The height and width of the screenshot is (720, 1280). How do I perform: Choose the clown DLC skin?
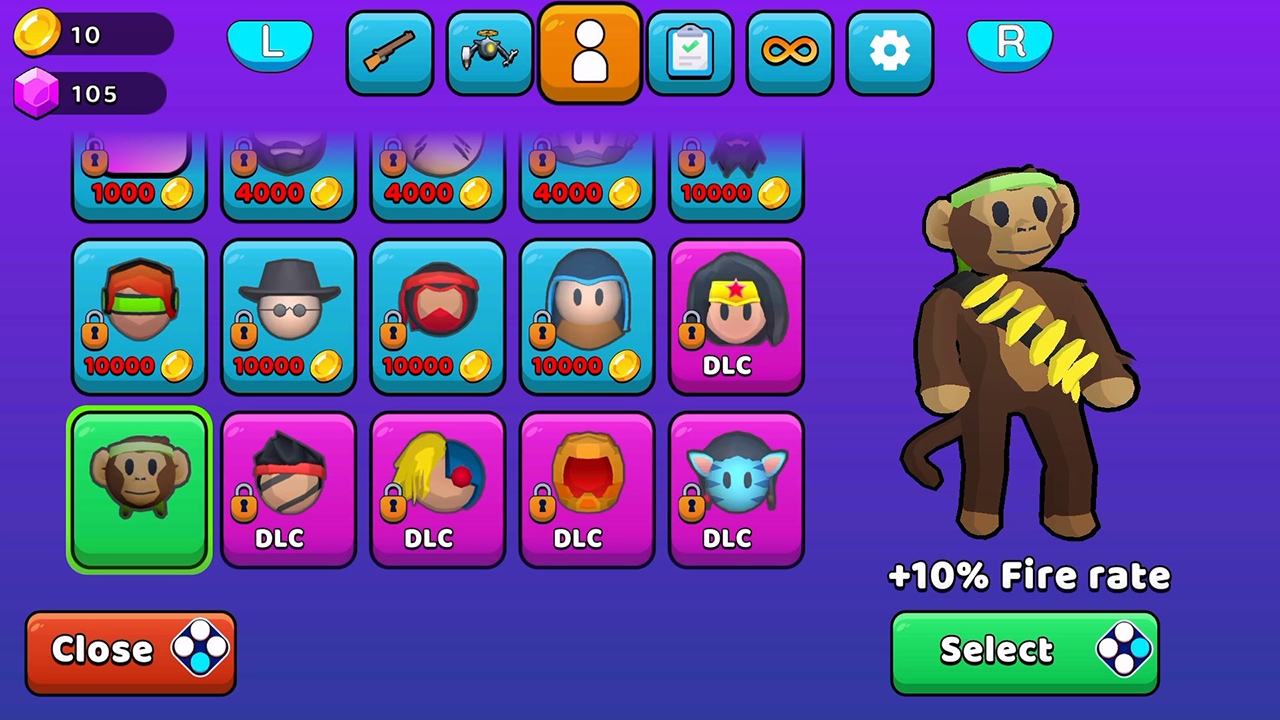pos(438,489)
